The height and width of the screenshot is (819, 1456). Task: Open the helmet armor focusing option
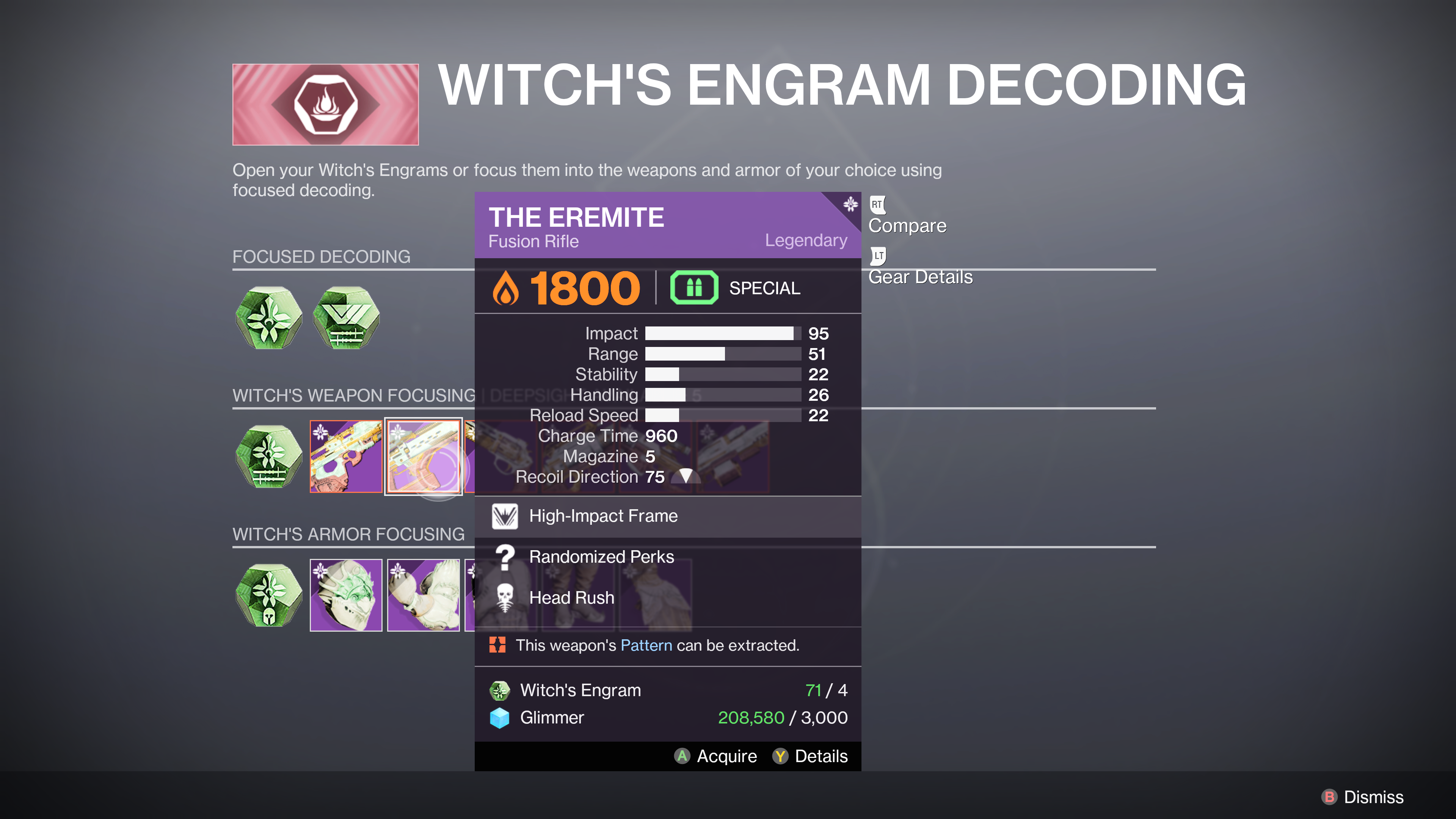[346, 595]
